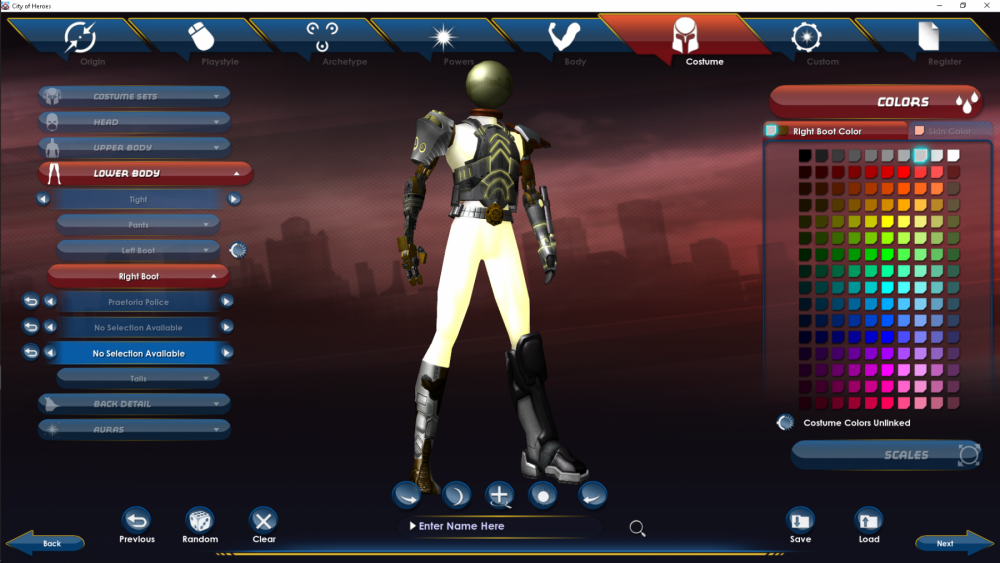This screenshot has height=563, width=1000.
Task: Expand the Left Boot options
Action: click(x=138, y=250)
